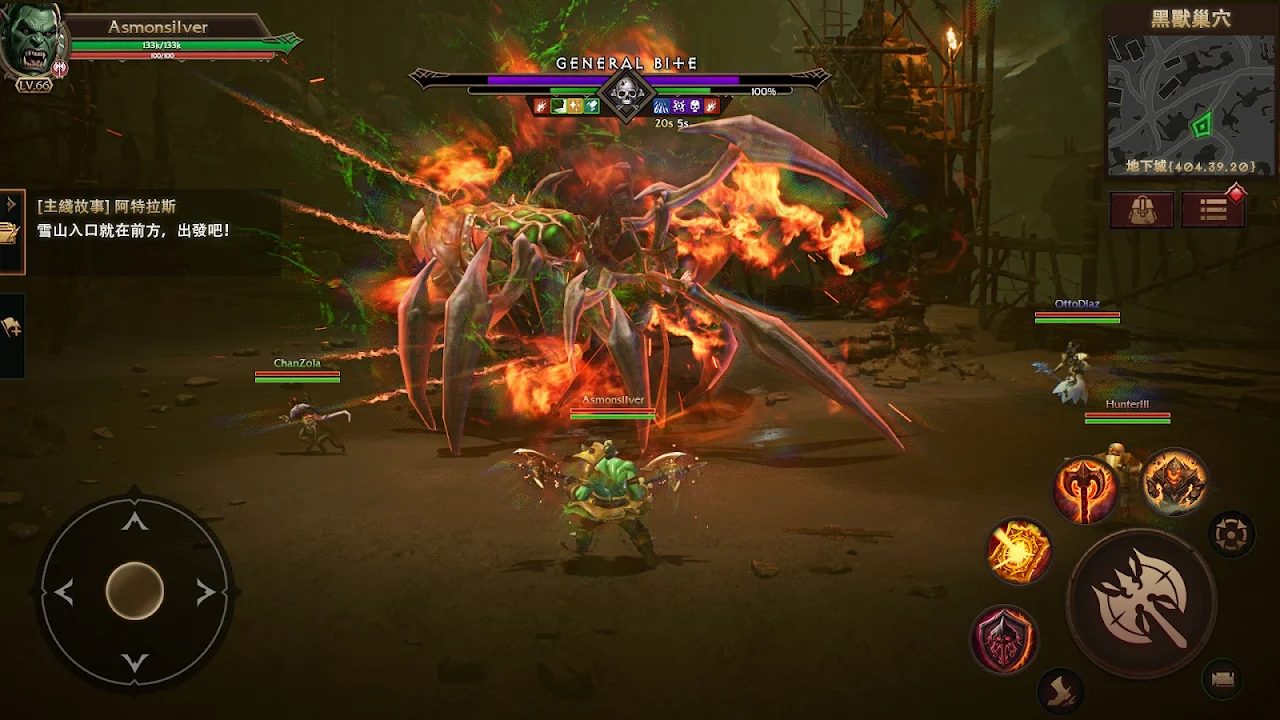Activate the flaming axe skill
Viewport: 1280px width, 720px height.
[1085, 490]
